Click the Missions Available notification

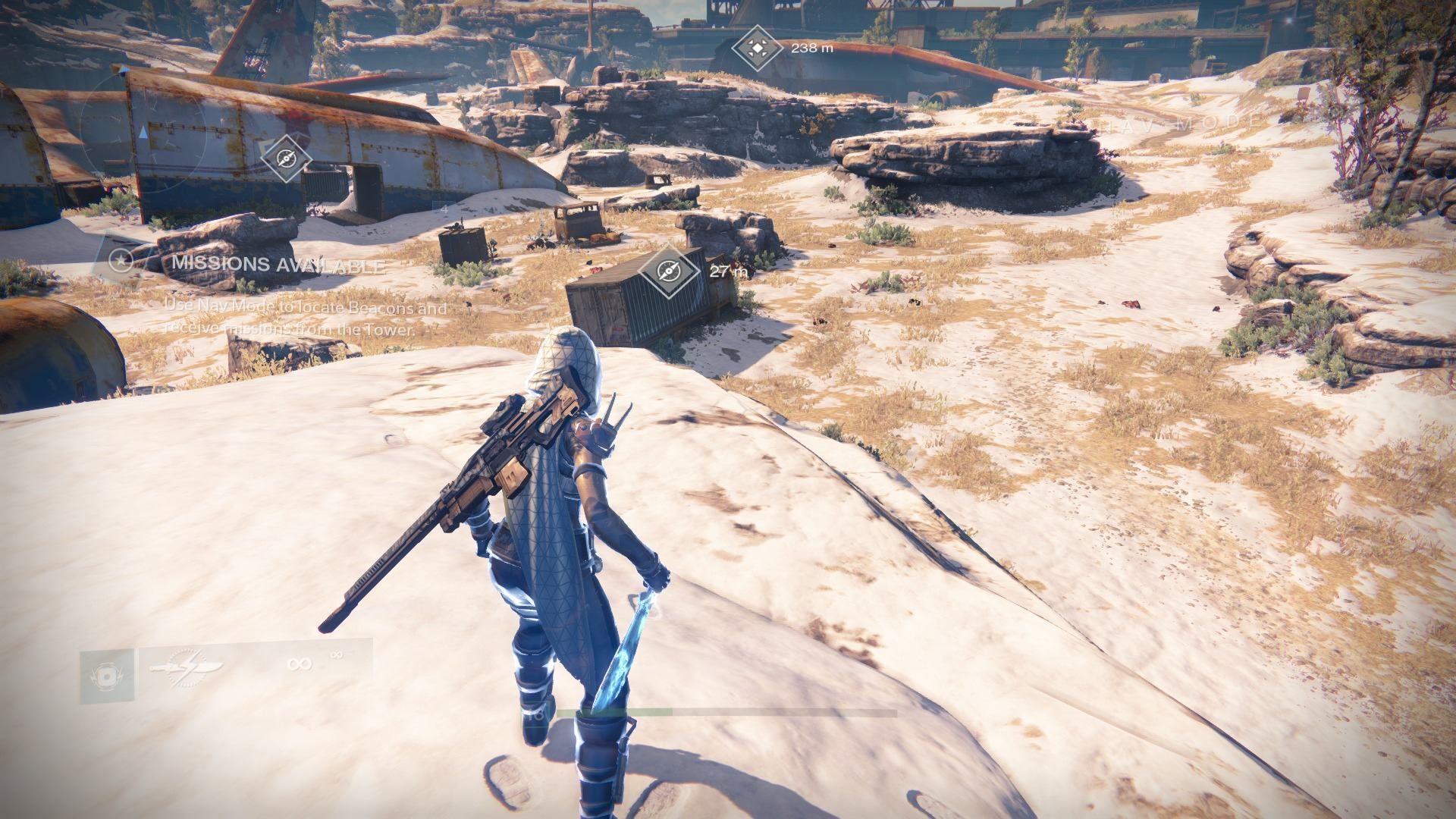[277, 265]
